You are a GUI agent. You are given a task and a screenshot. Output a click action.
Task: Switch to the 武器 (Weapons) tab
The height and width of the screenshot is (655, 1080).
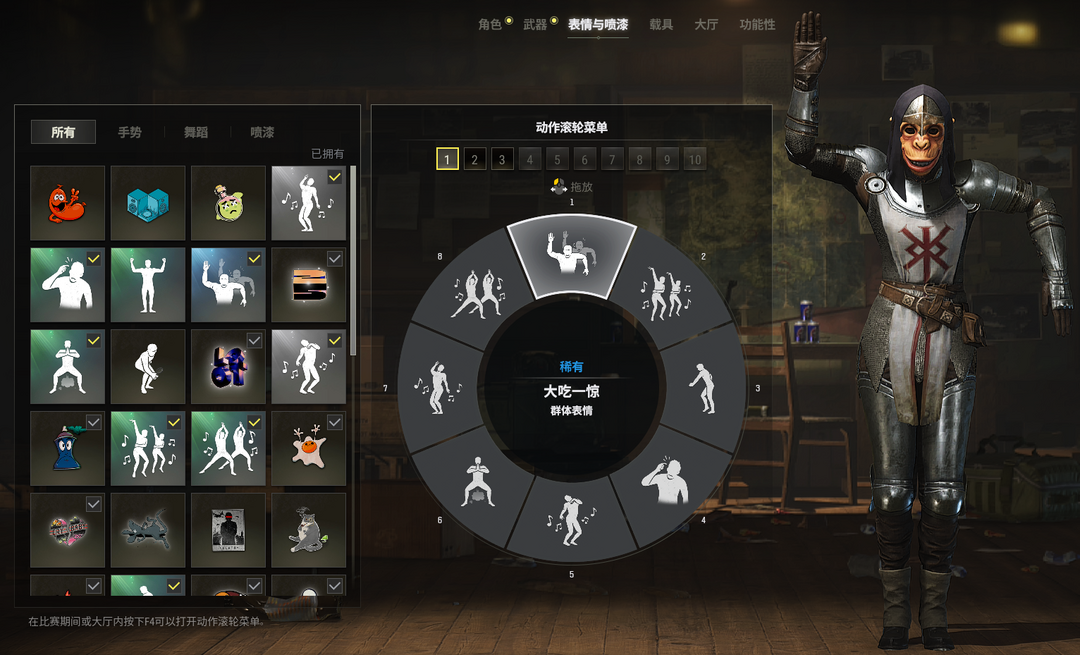tap(535, 24)
